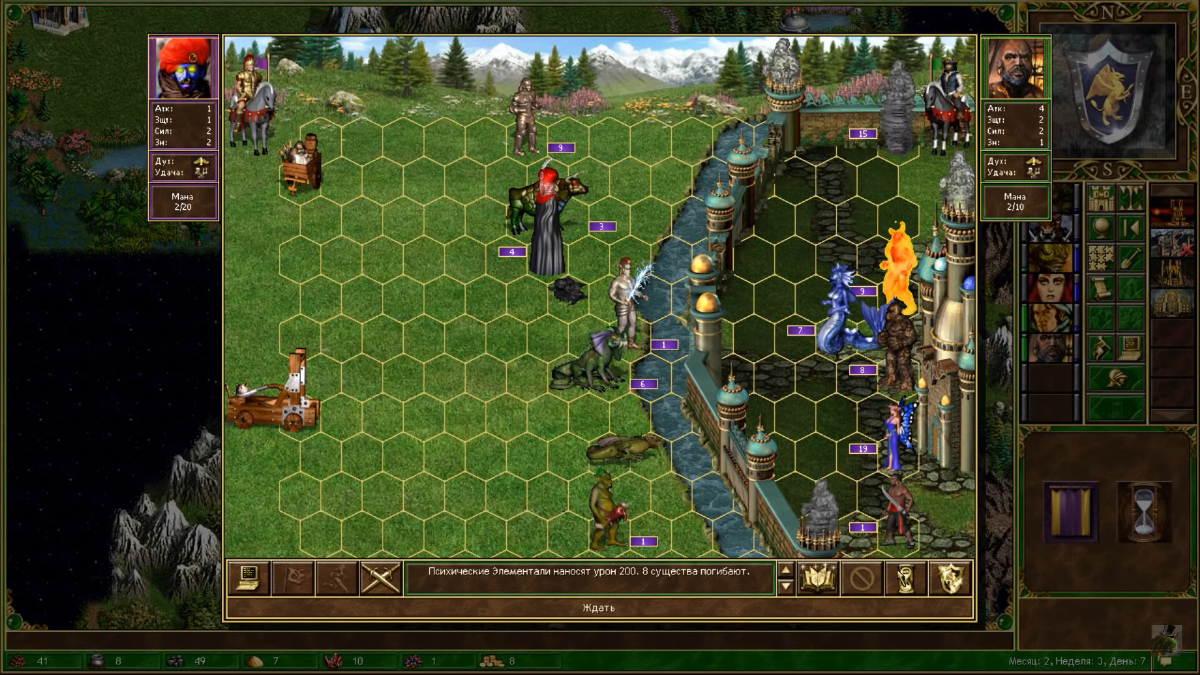Open combat options with the computer icon
The height and width of the screenshot is (675, 1200).
[x=247, y=578]
